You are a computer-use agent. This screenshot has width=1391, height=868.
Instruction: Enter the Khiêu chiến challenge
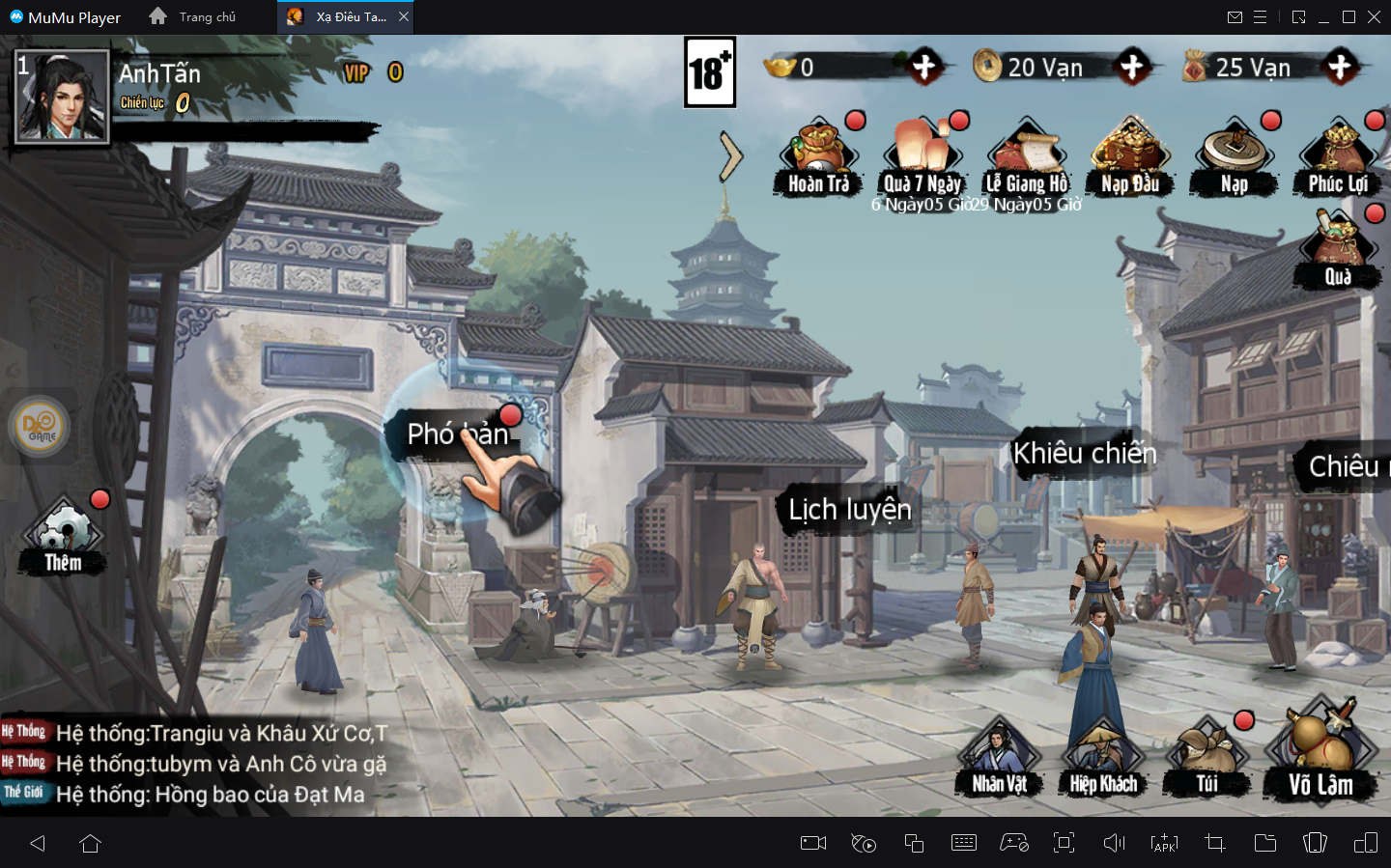[x=1084, y=453]
